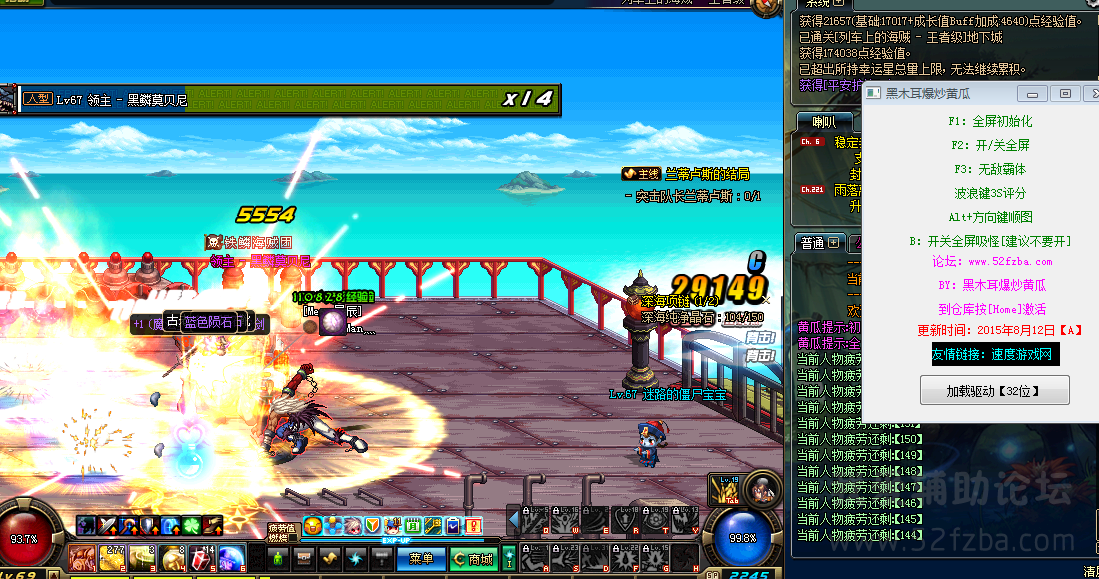Click the treasure chest menu icon

[x=304, y=558]
